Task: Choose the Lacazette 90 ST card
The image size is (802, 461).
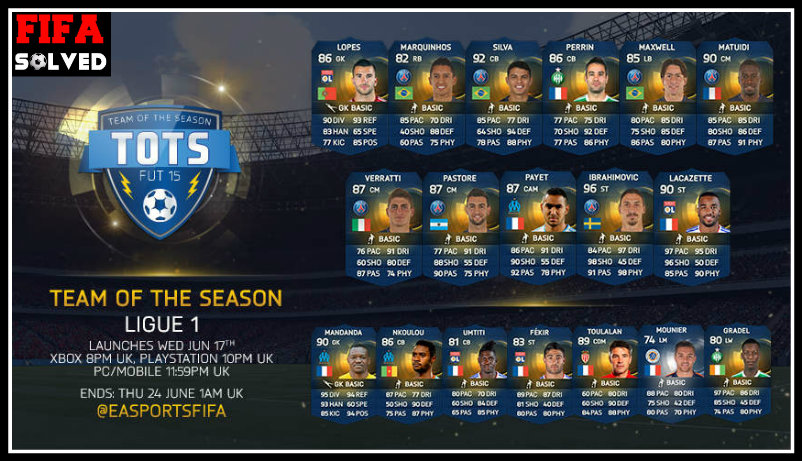Action: pos(693,226)
